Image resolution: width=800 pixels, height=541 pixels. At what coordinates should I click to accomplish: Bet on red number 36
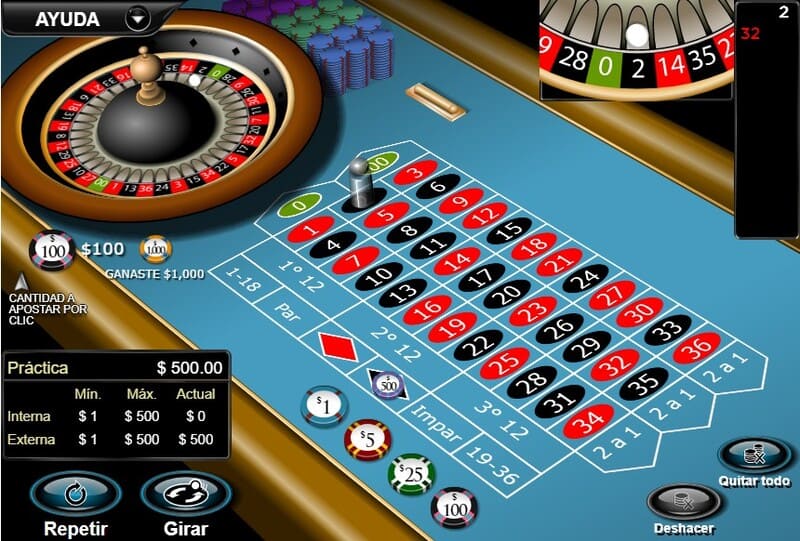pos(695,348)
